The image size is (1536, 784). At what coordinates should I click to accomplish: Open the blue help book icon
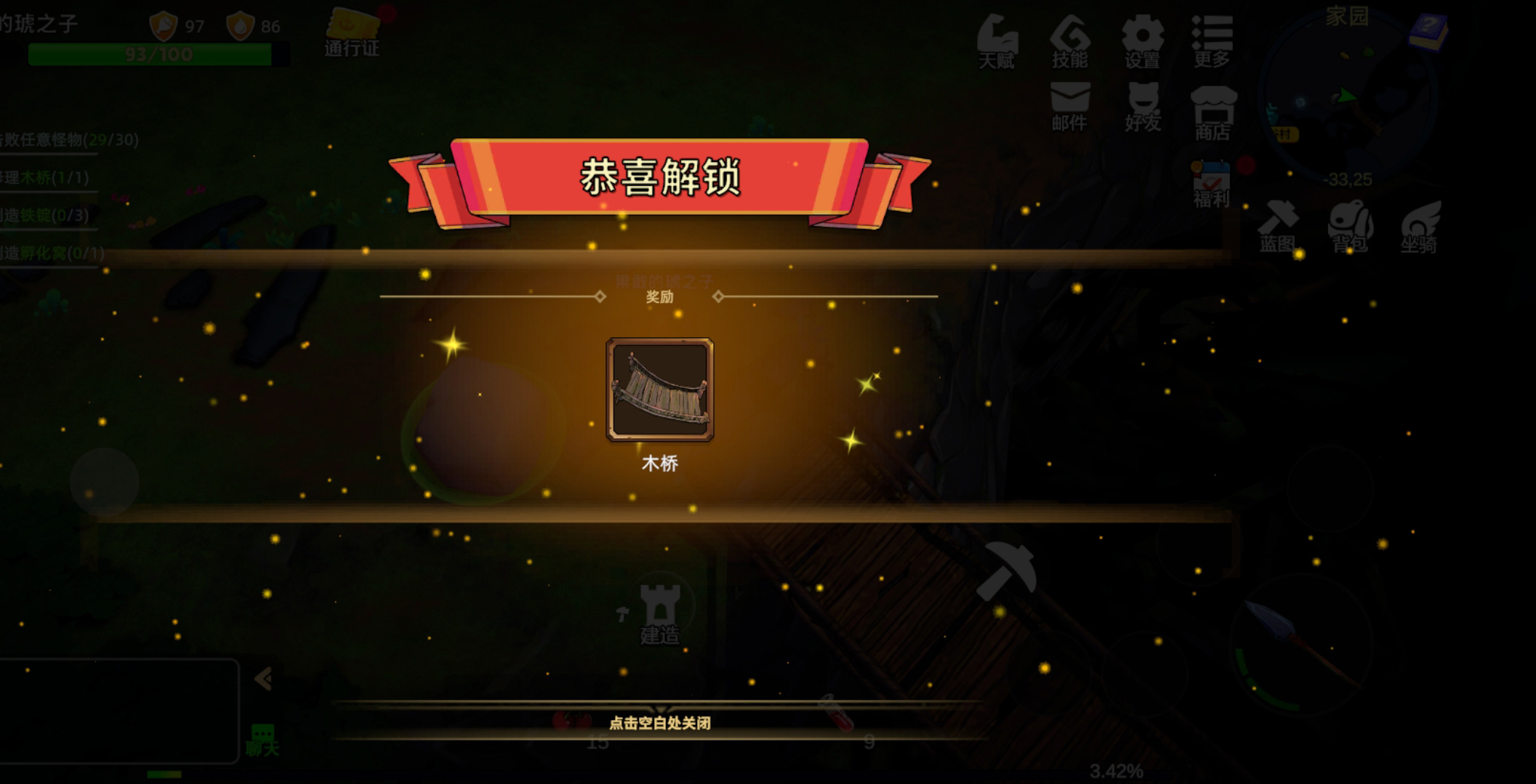tap(1428, 32)
